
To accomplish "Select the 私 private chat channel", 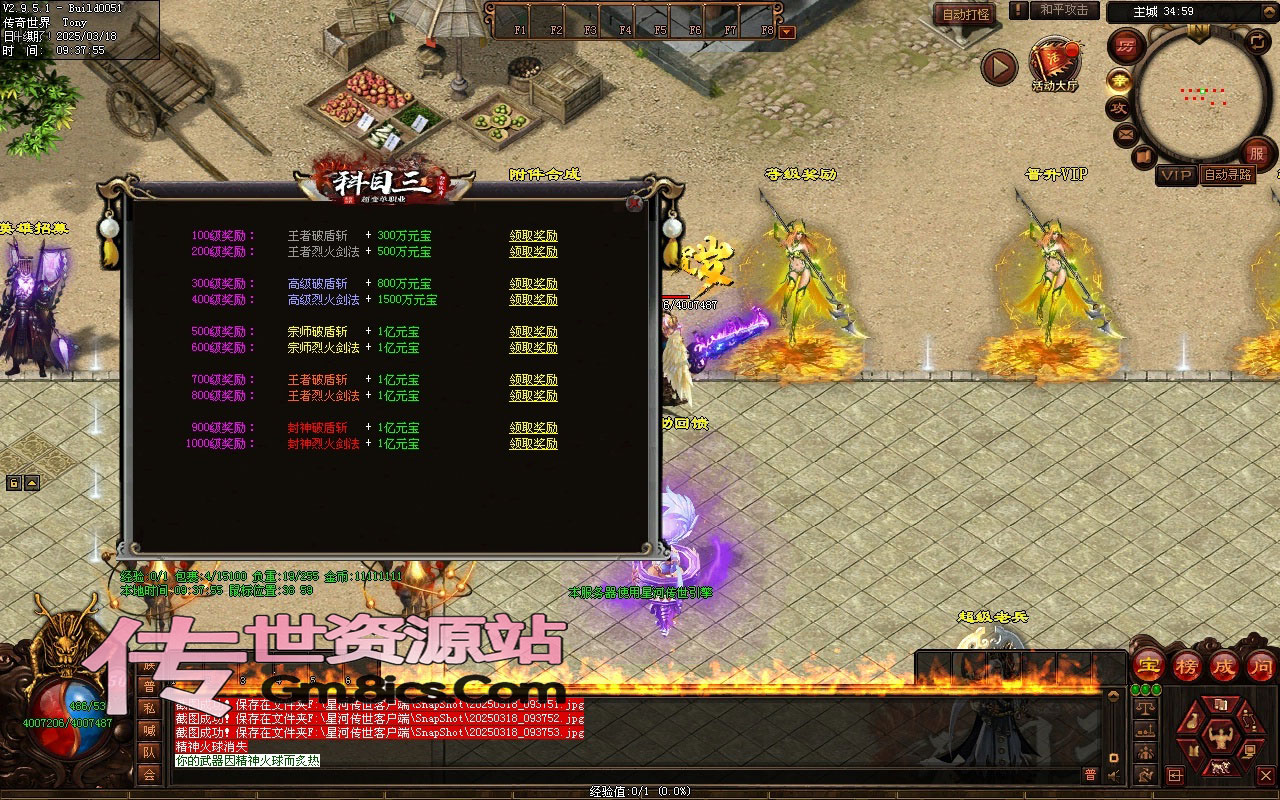I will [149, 708].
